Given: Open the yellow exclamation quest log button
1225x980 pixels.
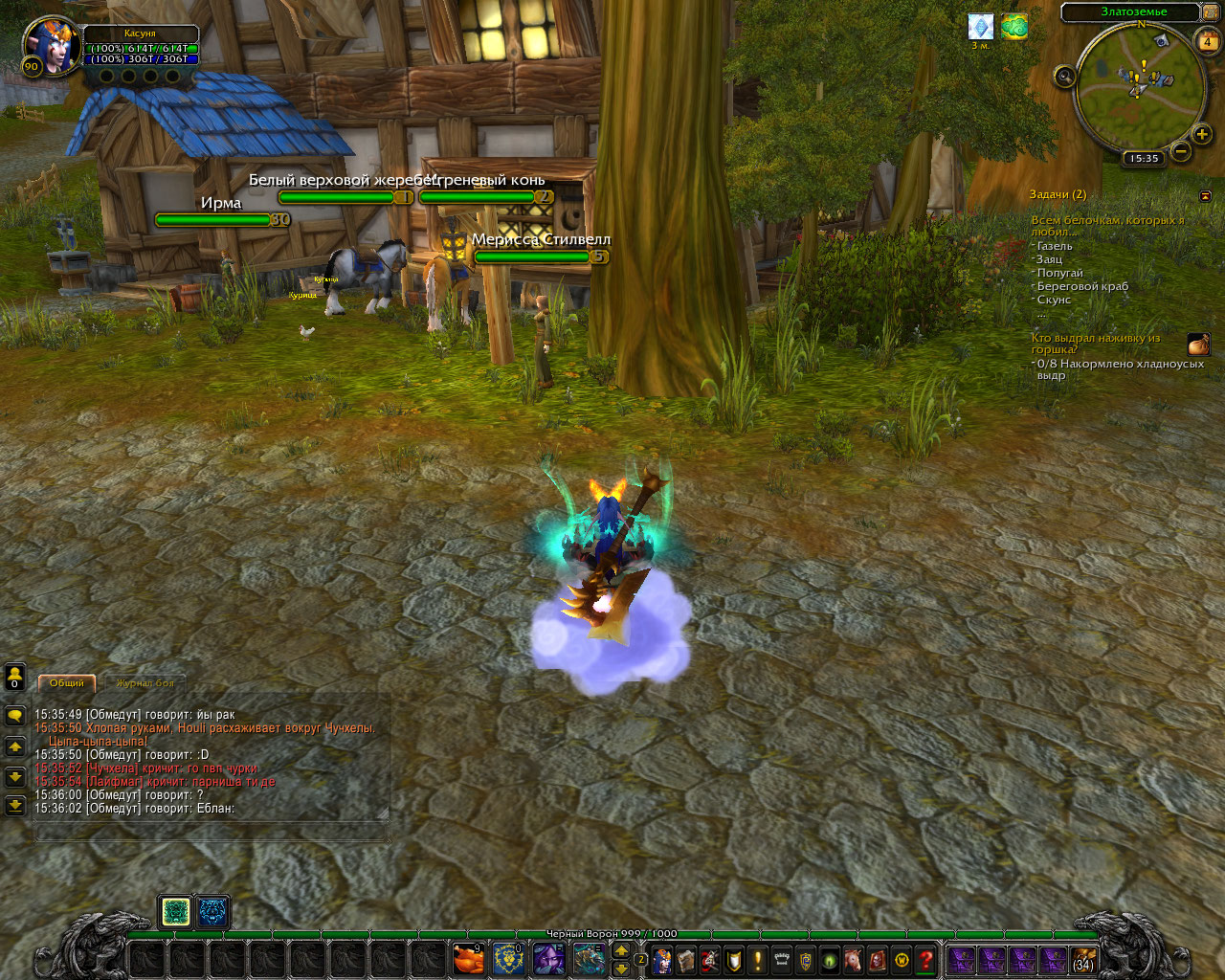Looking at the screenshot, I should (758, 959).
